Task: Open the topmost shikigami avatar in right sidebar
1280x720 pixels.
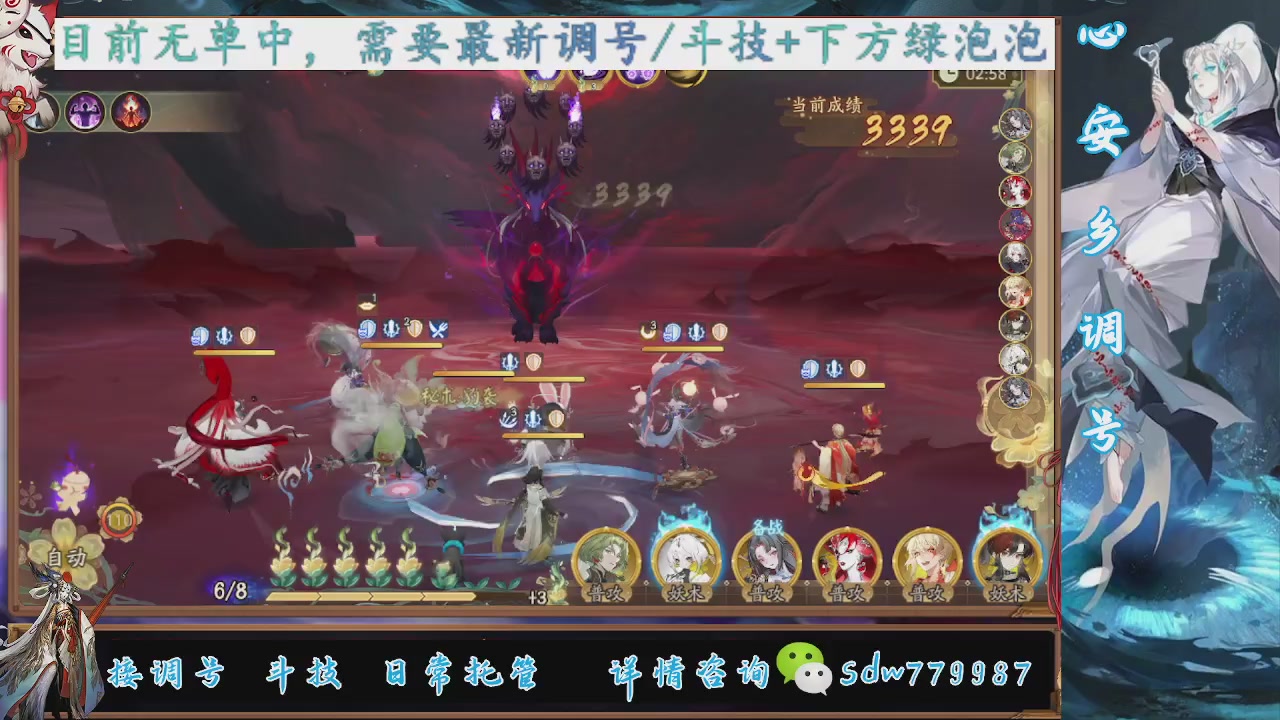Action: (x=1013, y=125)
